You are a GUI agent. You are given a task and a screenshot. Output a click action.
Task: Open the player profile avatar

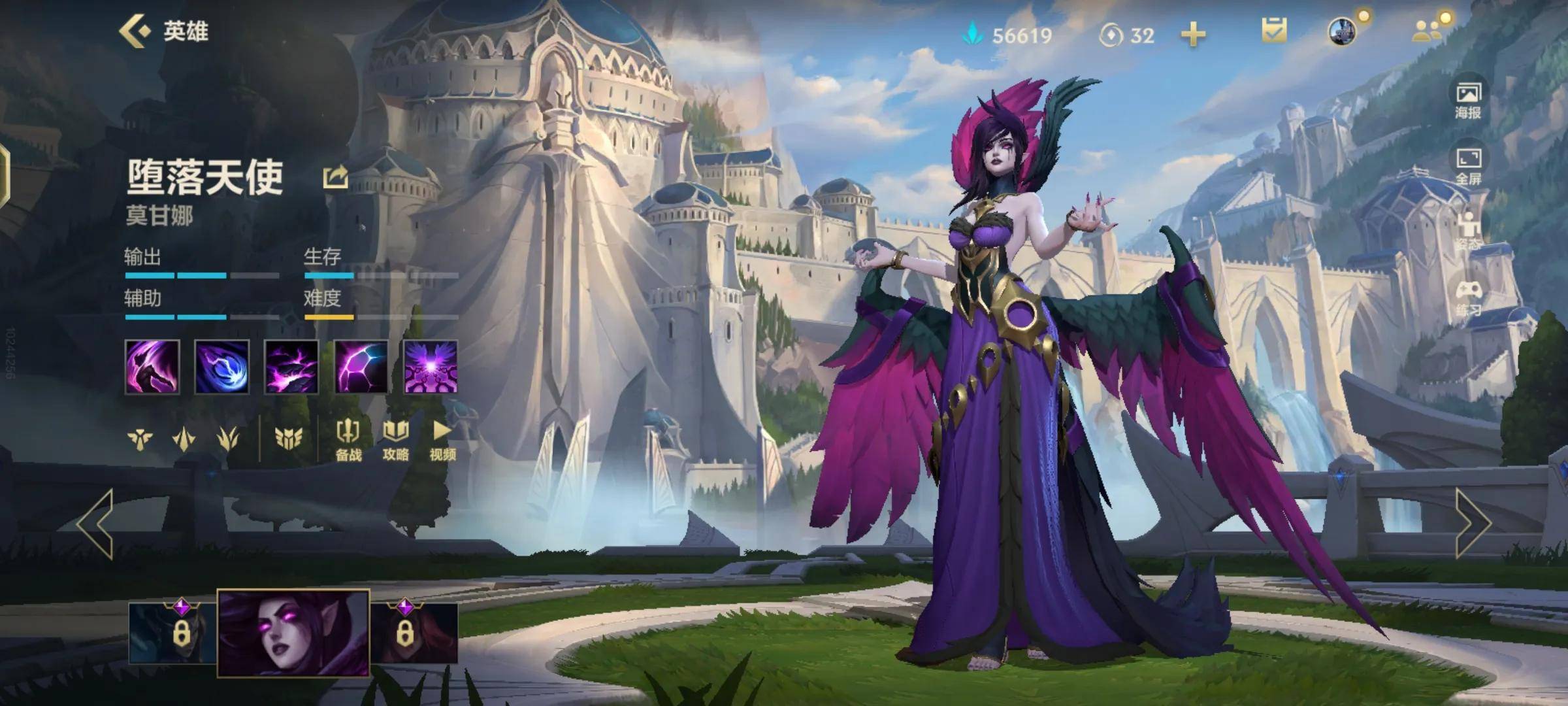click(1342, 31)
